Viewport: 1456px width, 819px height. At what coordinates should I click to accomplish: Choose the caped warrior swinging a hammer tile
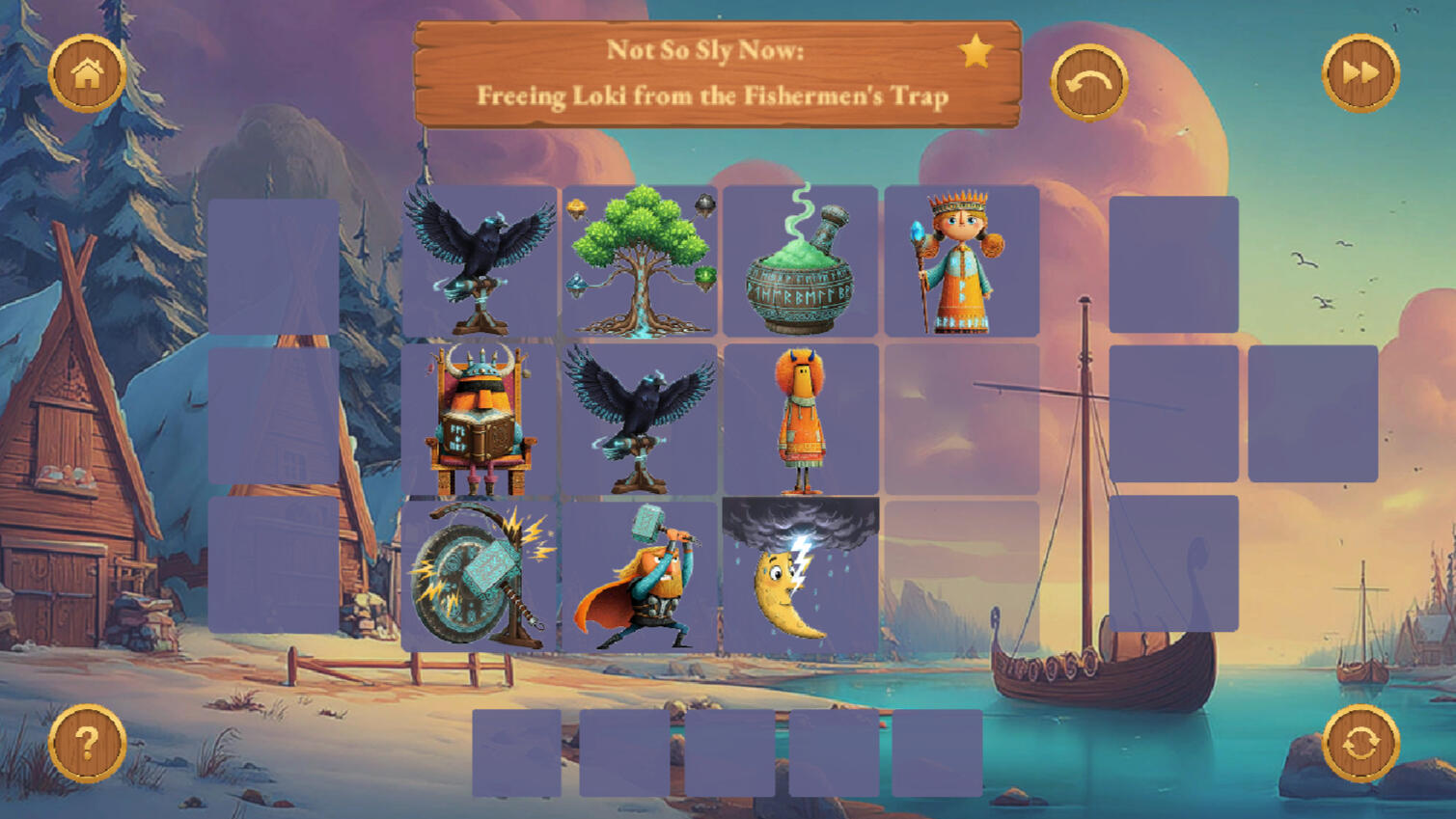coord(640,576)
